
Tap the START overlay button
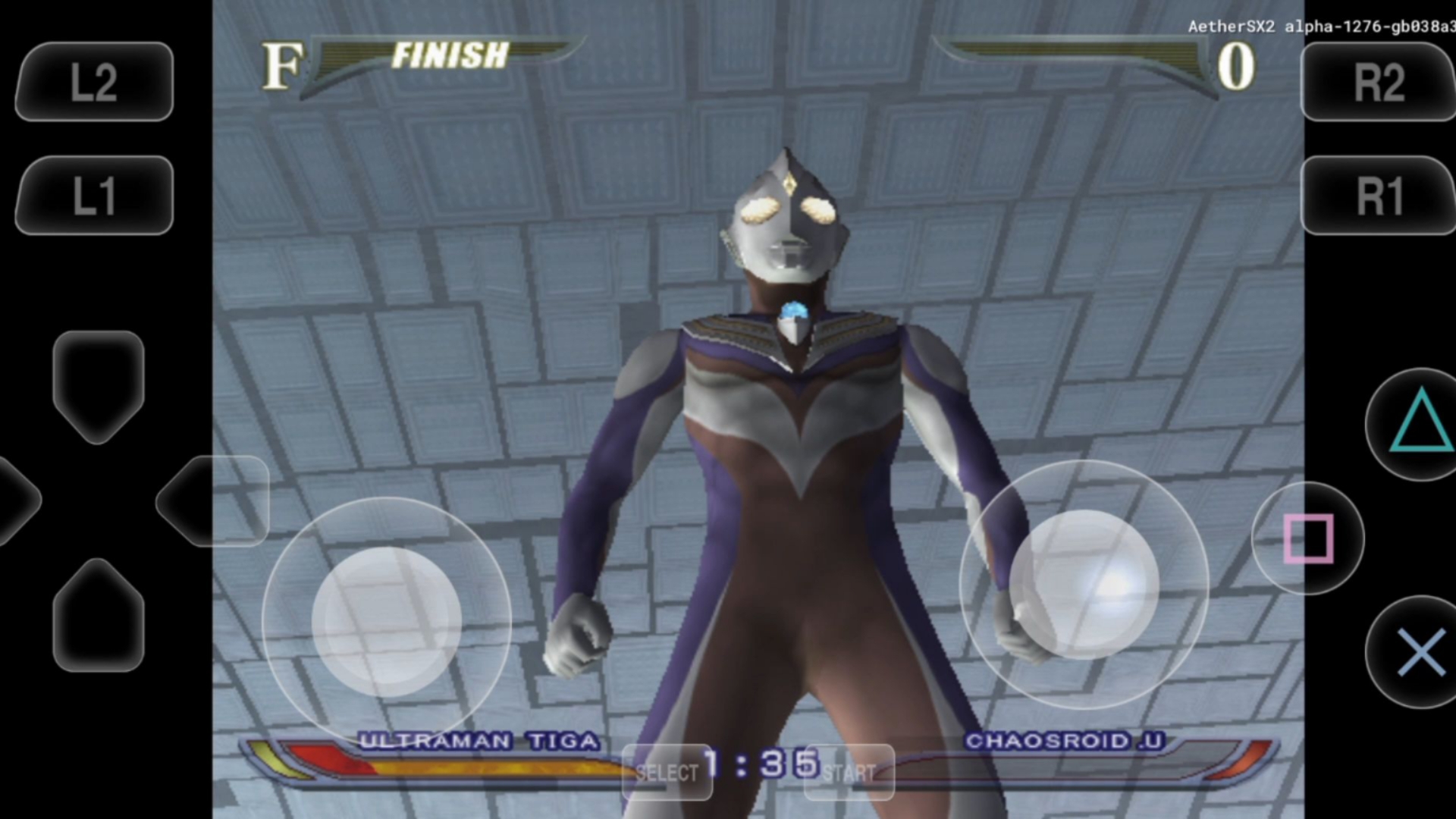pos(849,773)
